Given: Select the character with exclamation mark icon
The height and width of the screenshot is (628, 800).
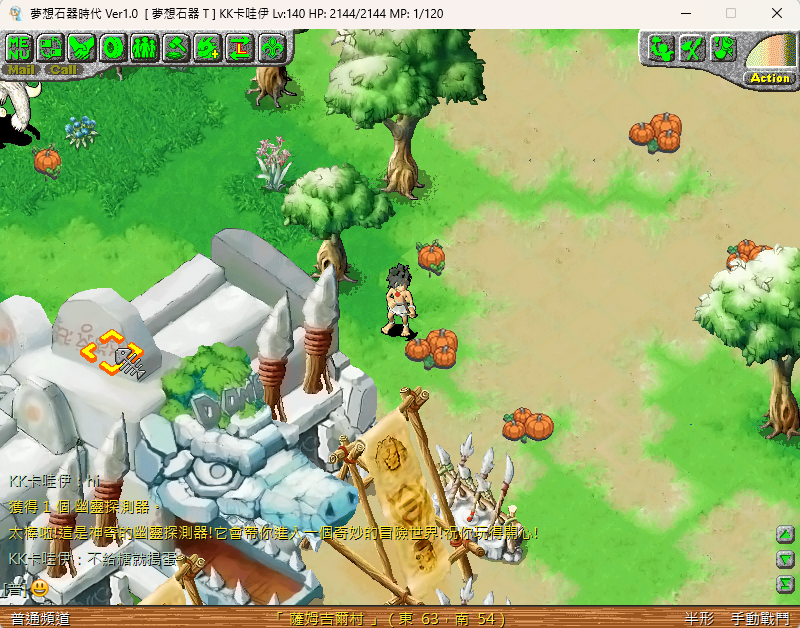Looking at the screenshot, I should pyautogui.click(x=723, y=48).
